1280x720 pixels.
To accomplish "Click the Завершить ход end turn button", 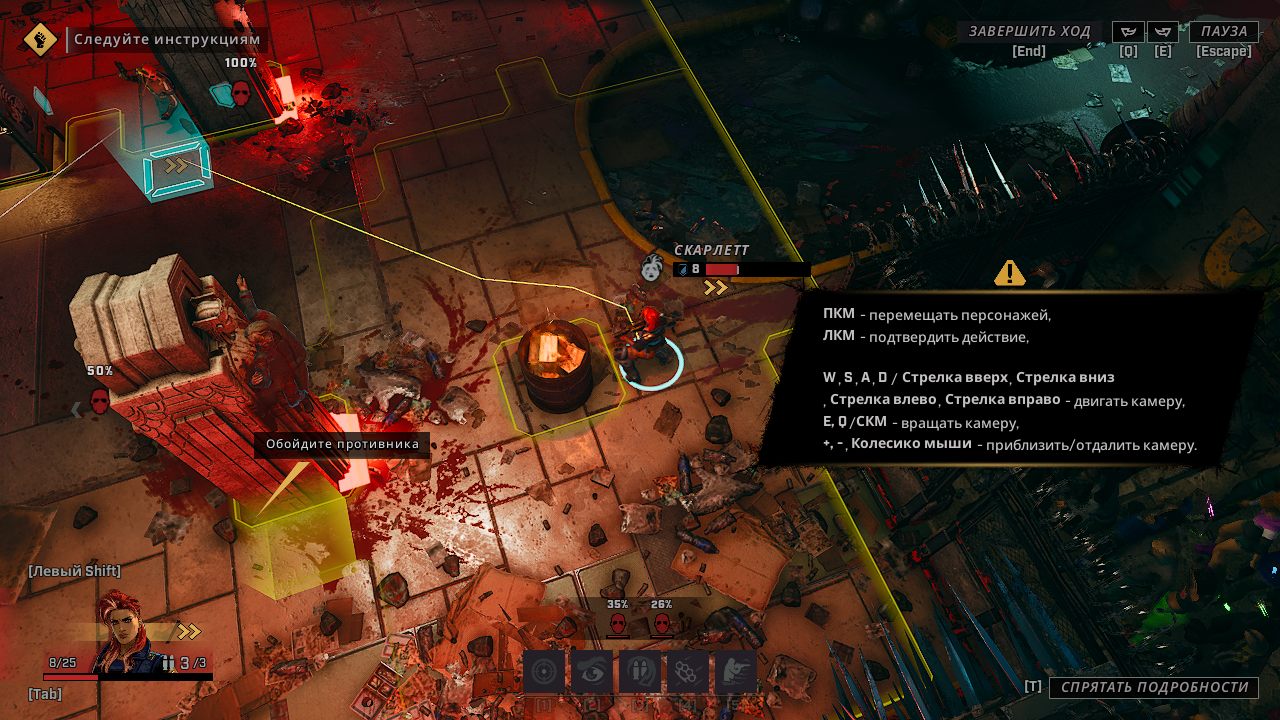I will (x=1029, y=32).
